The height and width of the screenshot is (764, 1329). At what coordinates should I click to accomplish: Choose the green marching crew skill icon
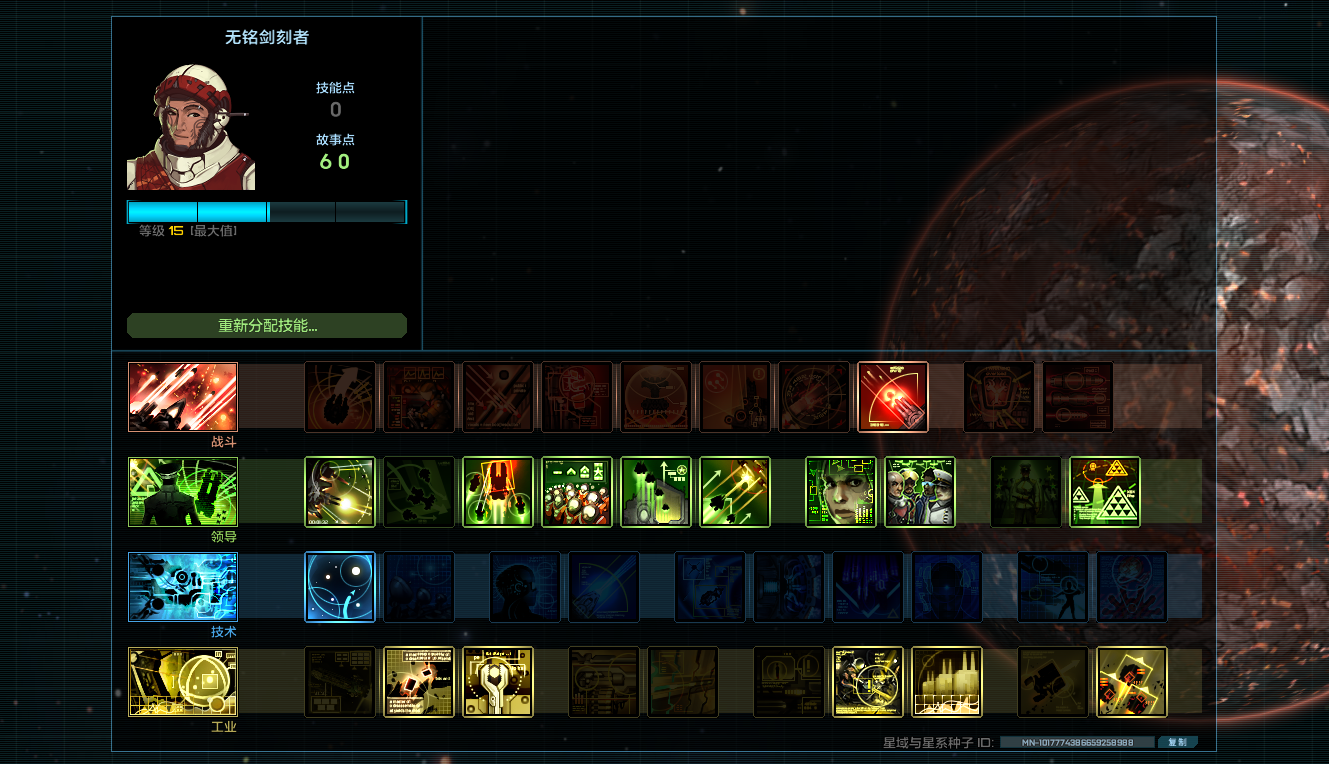576,492
